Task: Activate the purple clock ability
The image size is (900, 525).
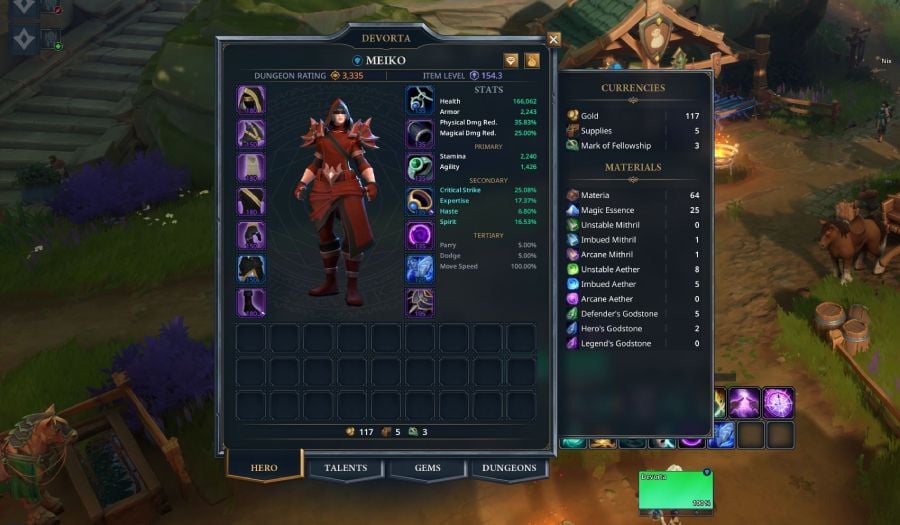Action: (x=778, y=402)
